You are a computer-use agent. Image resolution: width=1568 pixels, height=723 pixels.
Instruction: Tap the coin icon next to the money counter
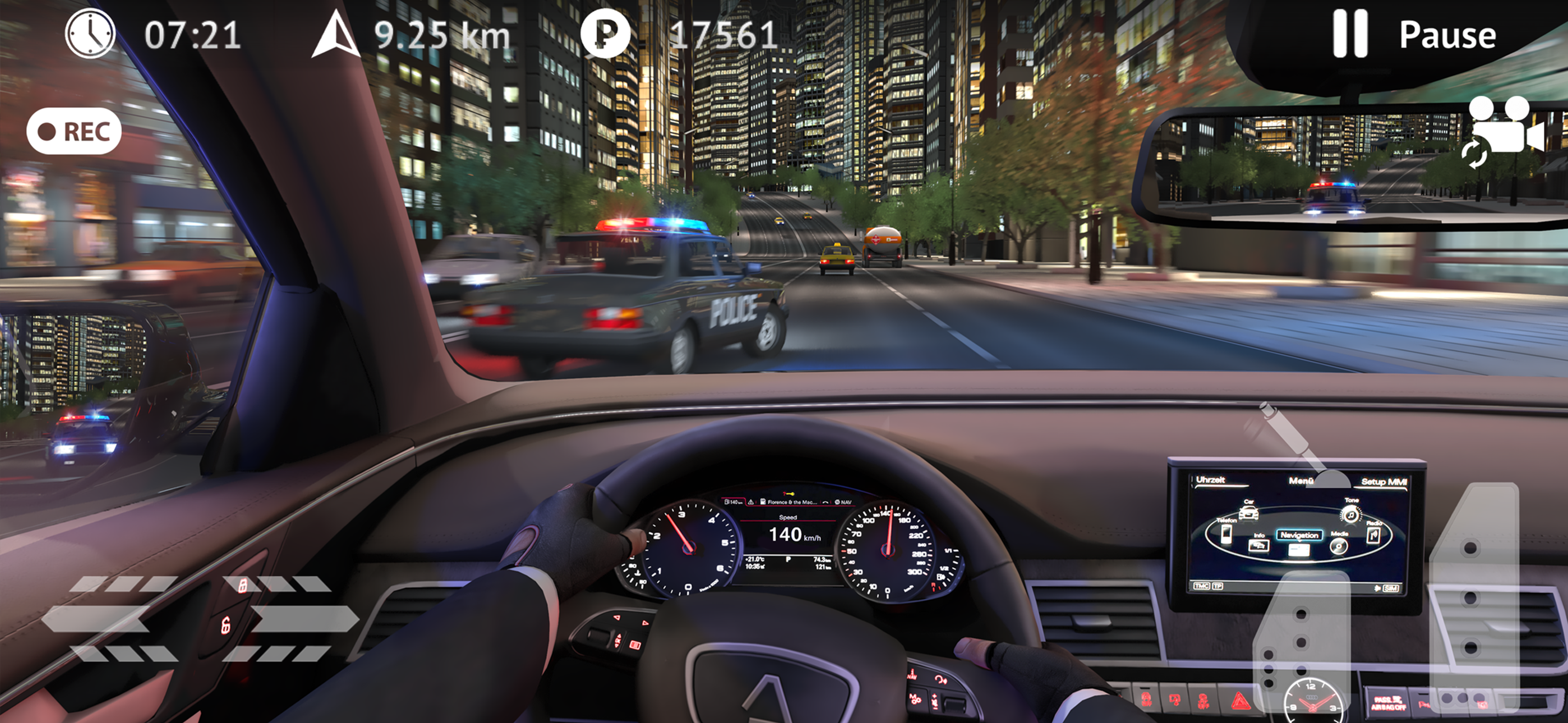pyautogui.click(x=606, y=35)
